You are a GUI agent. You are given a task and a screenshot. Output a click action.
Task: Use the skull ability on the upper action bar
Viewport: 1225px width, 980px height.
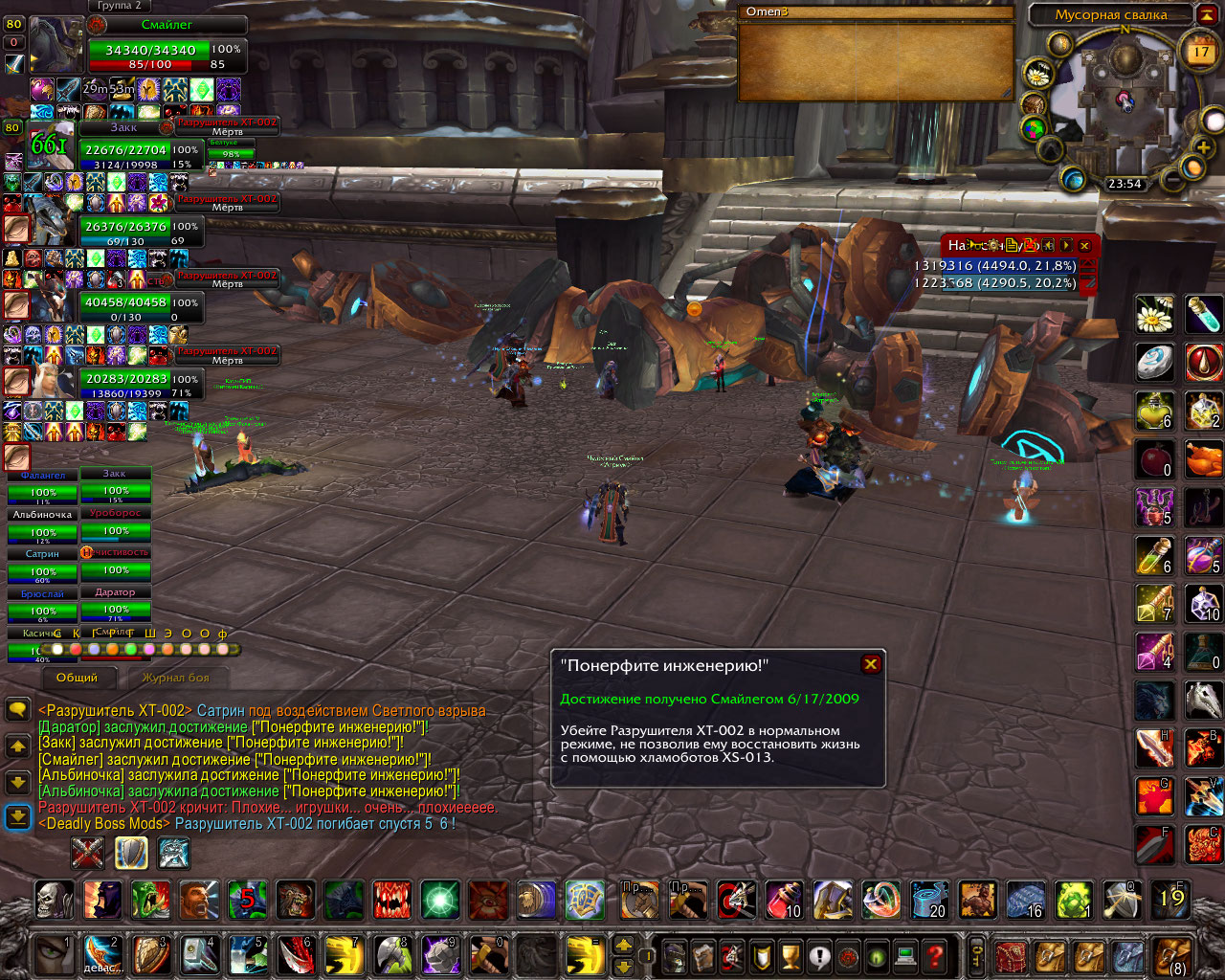pyautogui.click(x=54, y=900)
